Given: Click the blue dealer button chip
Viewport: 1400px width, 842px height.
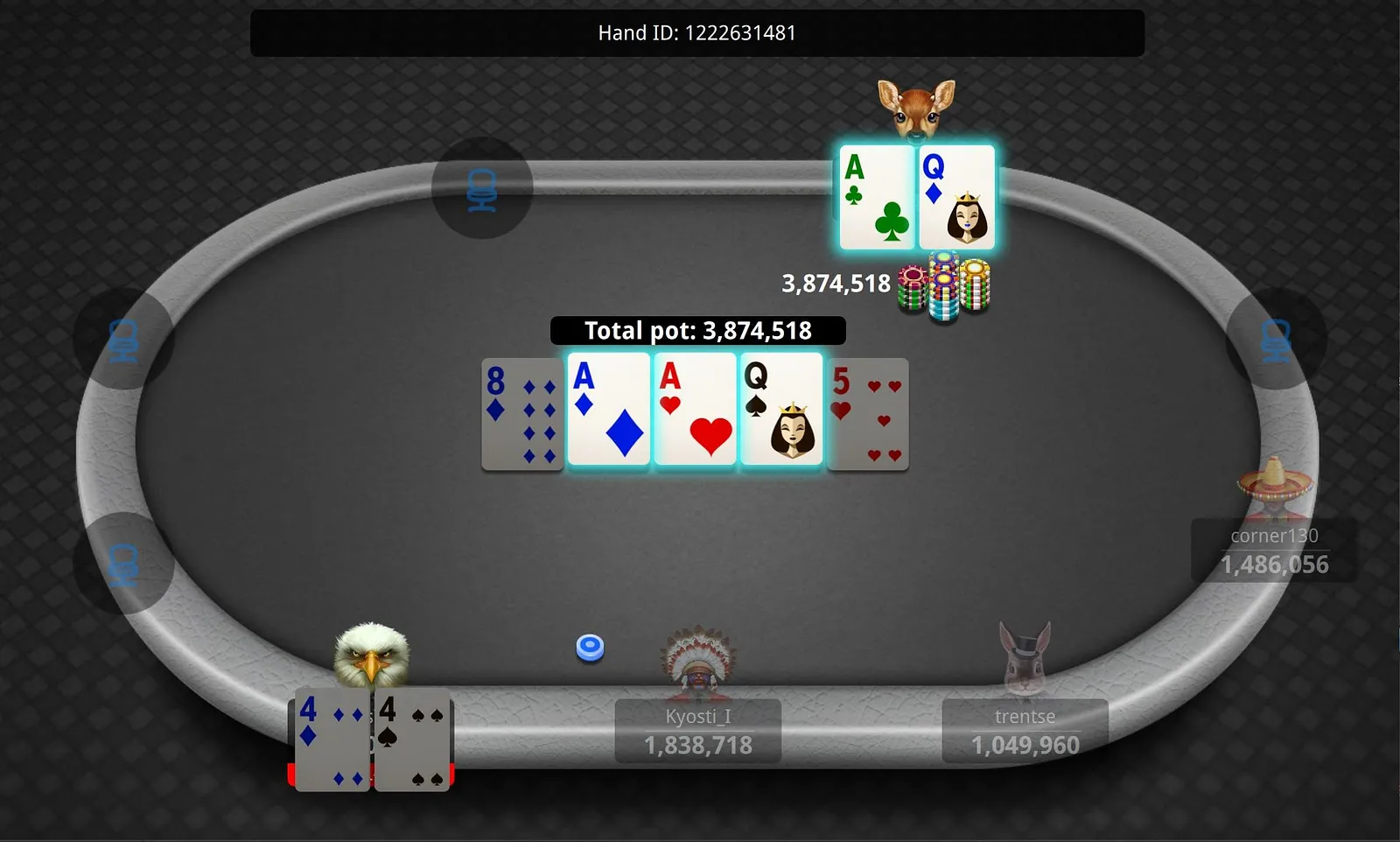Looking at the screenshot, I should click(591, 648).
